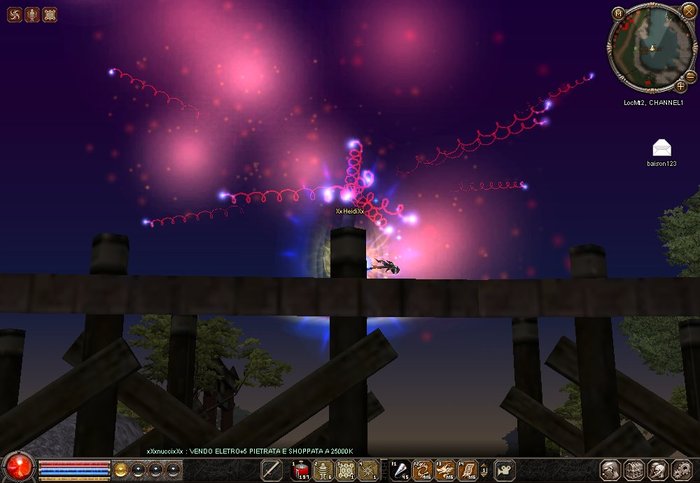Open the inventory chest icon
The width and height of the screenshot is (700, 483).
(x=633, y=470)
